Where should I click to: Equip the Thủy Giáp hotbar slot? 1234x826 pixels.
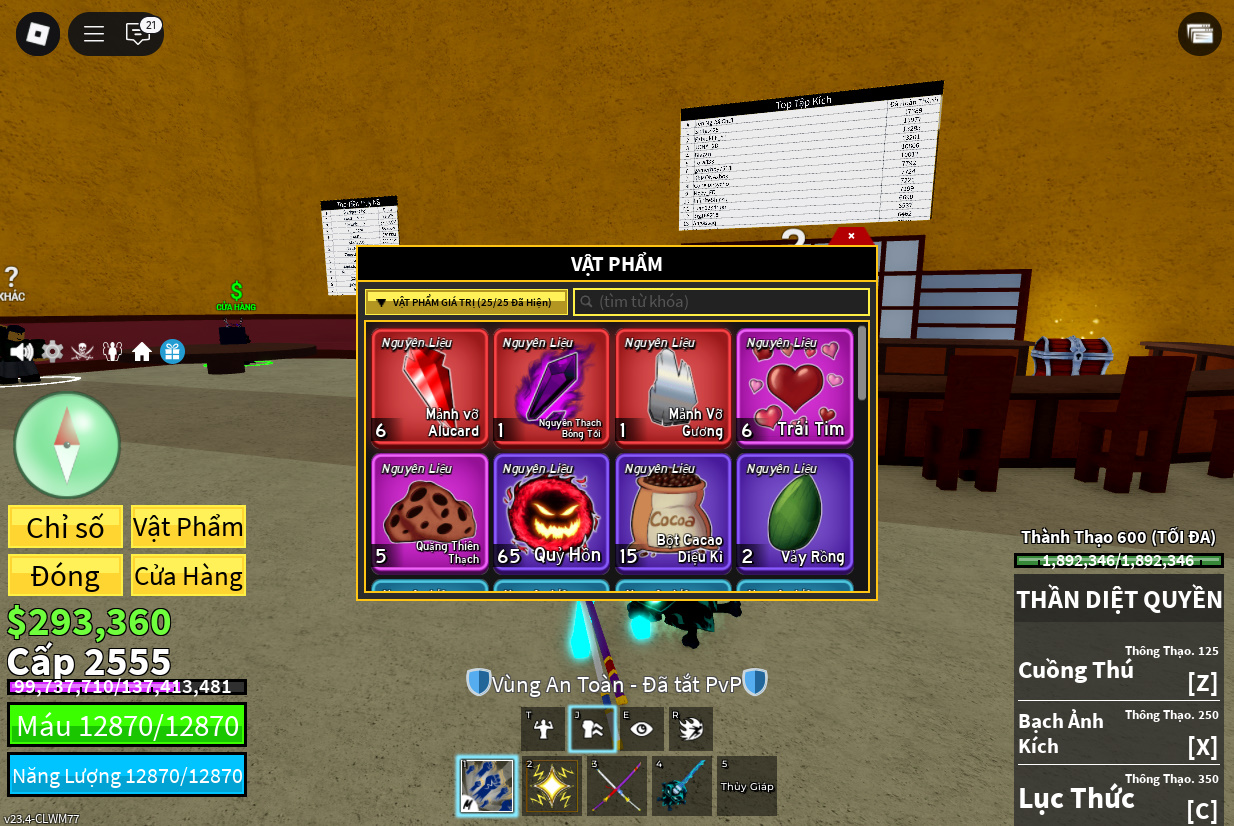coord(747,786)
